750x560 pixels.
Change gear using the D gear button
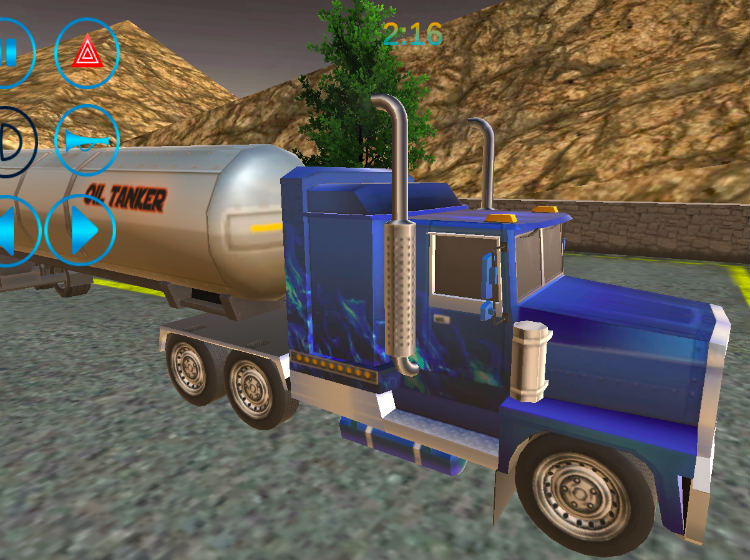tap(12, 141)
